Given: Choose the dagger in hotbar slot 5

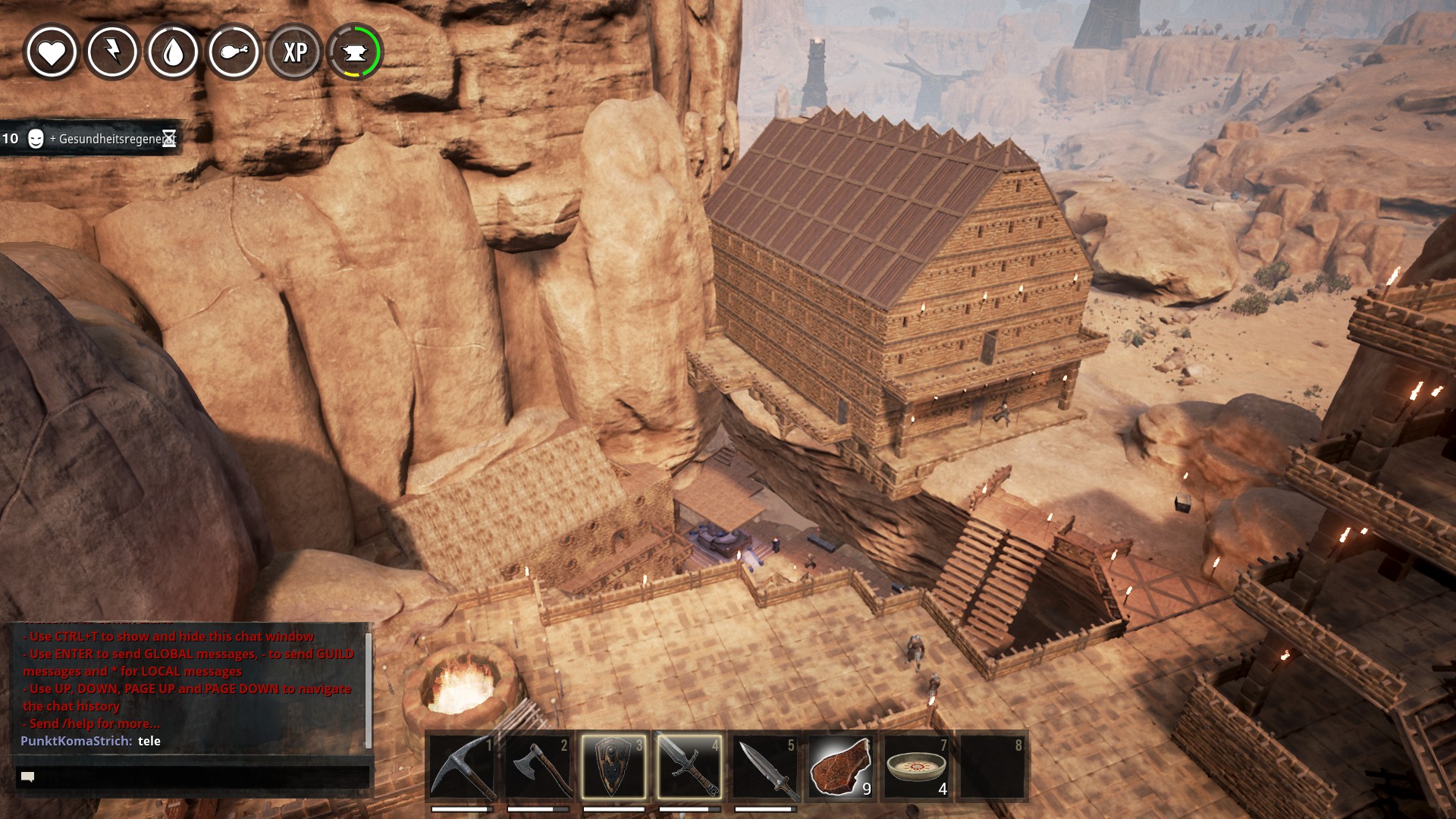Looking at the screenshot, I should pos(765,766).
